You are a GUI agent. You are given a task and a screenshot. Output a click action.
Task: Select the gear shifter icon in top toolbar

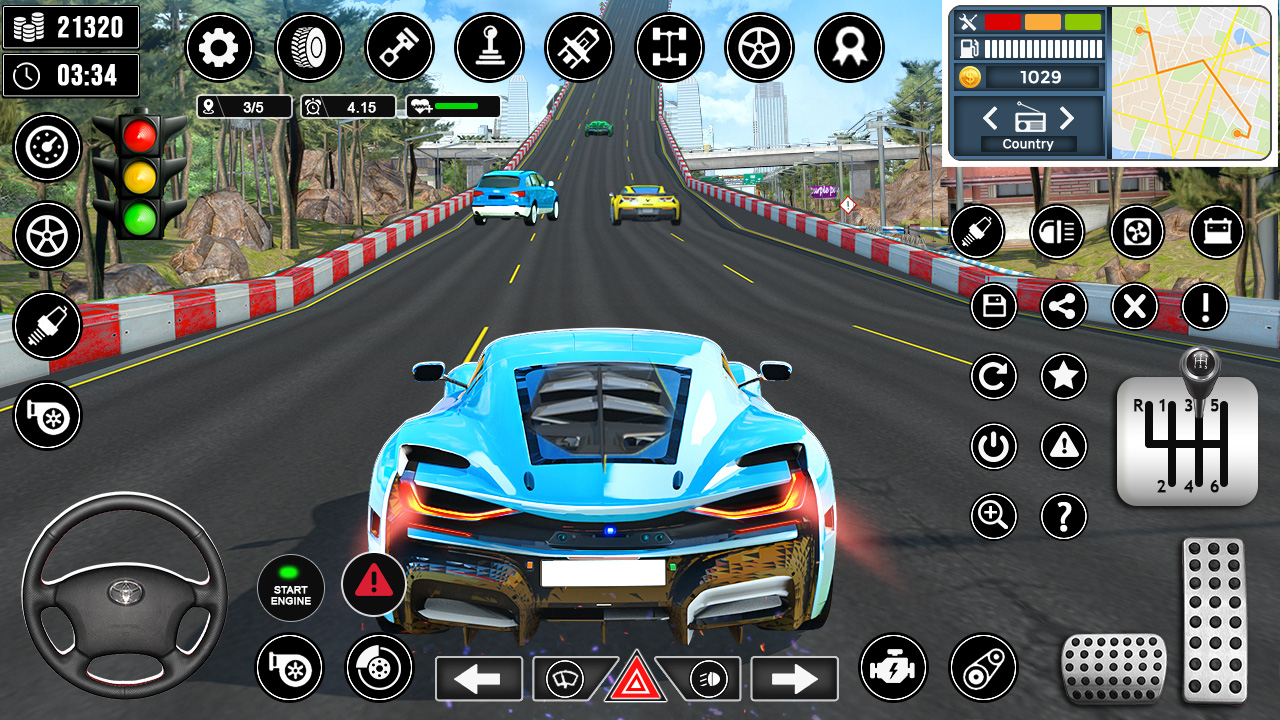490,47
